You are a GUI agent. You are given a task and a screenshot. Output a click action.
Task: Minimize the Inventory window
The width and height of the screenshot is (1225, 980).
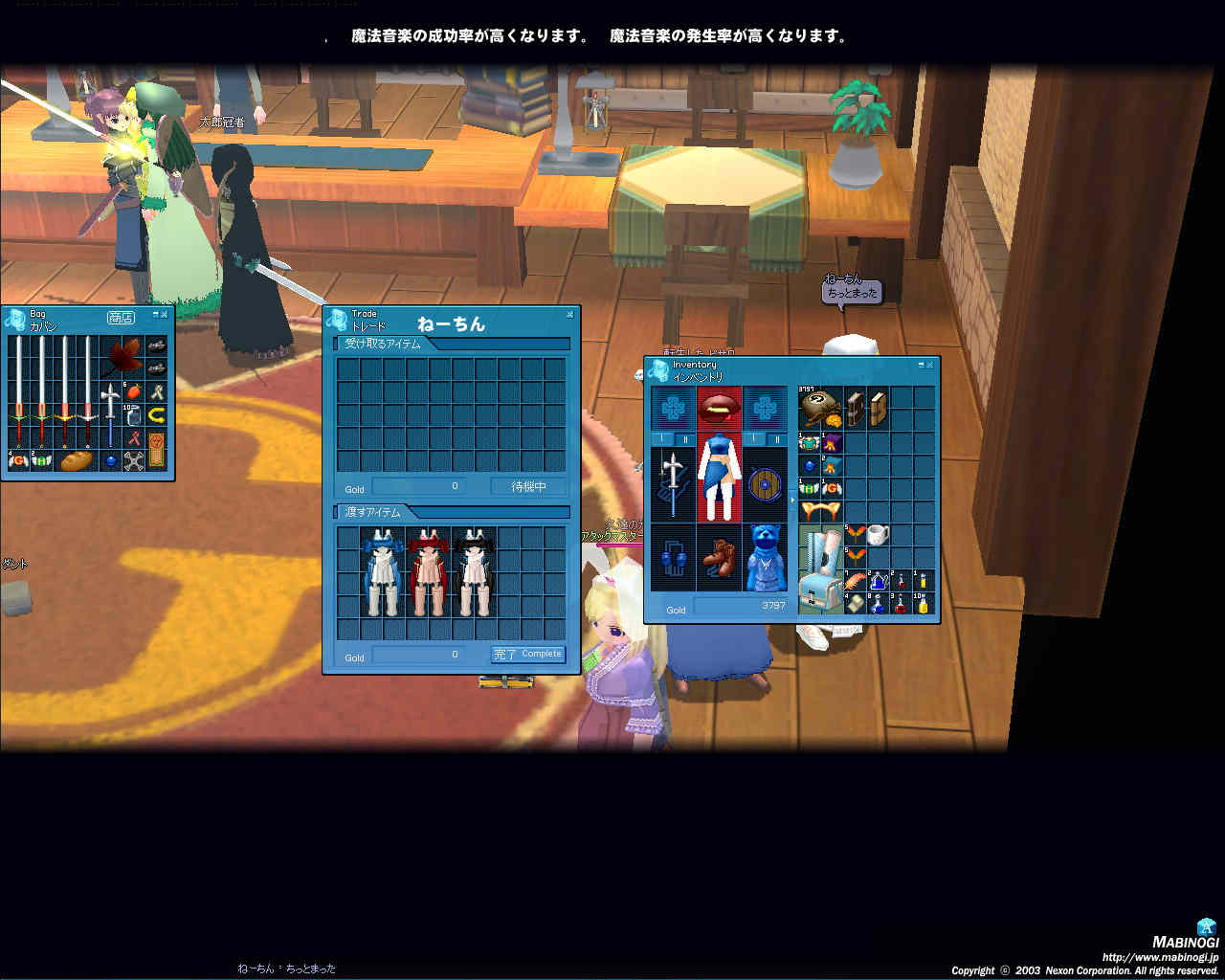[x=920, y=365]
